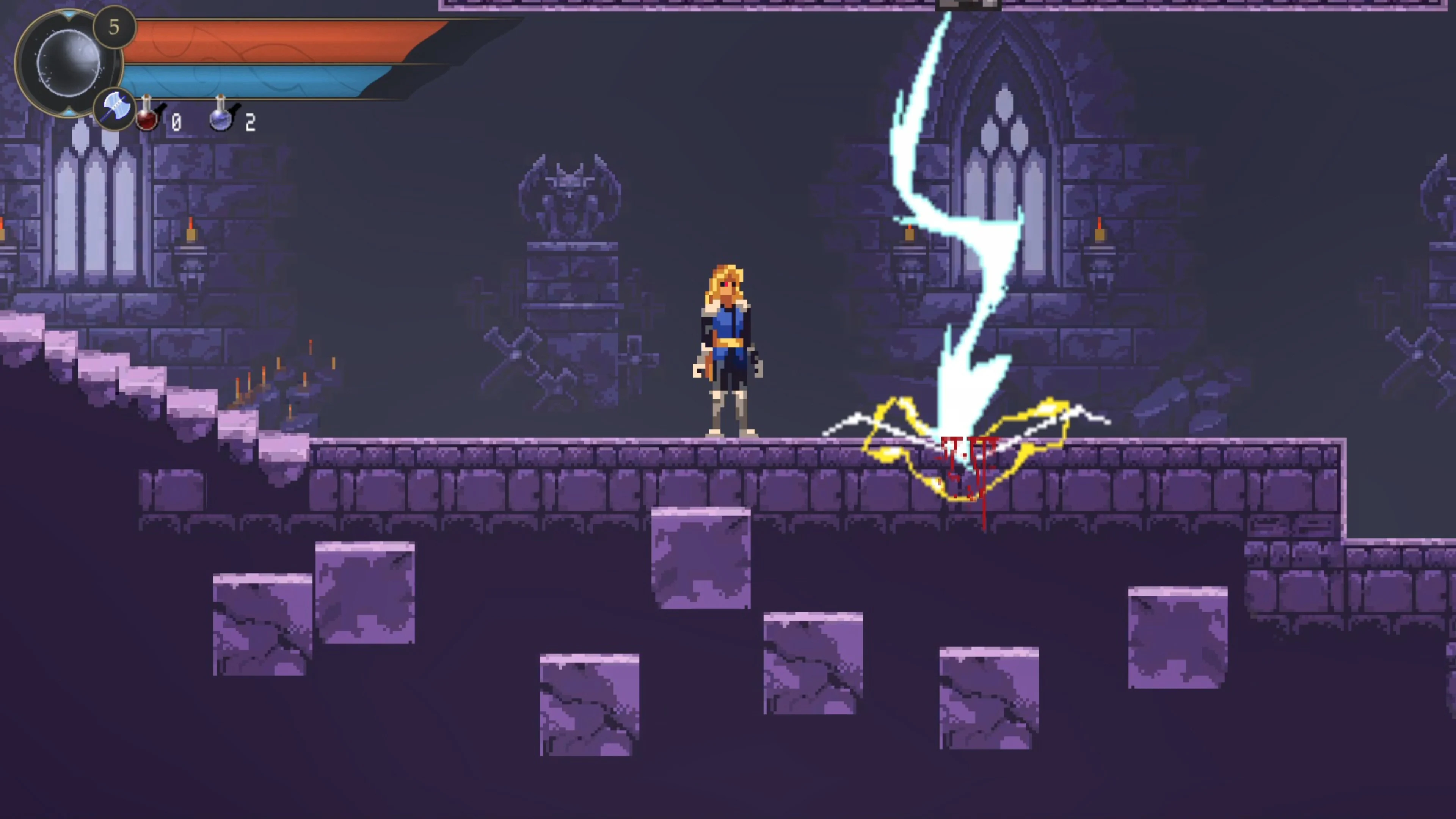This screenshot has width=1456, height=819.
Task: Click the red health potion icon
Action: (147, 117)
